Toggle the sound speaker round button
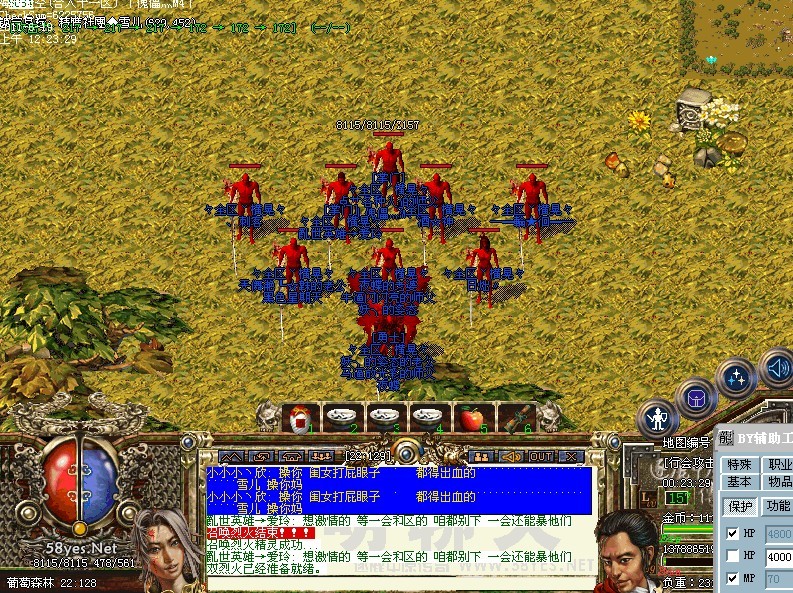793x593 pixels. coord(776,367)
